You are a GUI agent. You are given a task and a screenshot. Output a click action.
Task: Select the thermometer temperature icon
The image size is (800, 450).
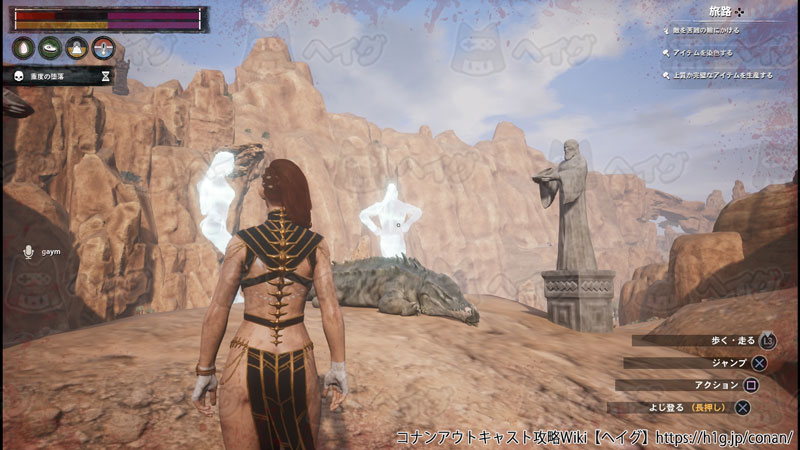[102, 47]
